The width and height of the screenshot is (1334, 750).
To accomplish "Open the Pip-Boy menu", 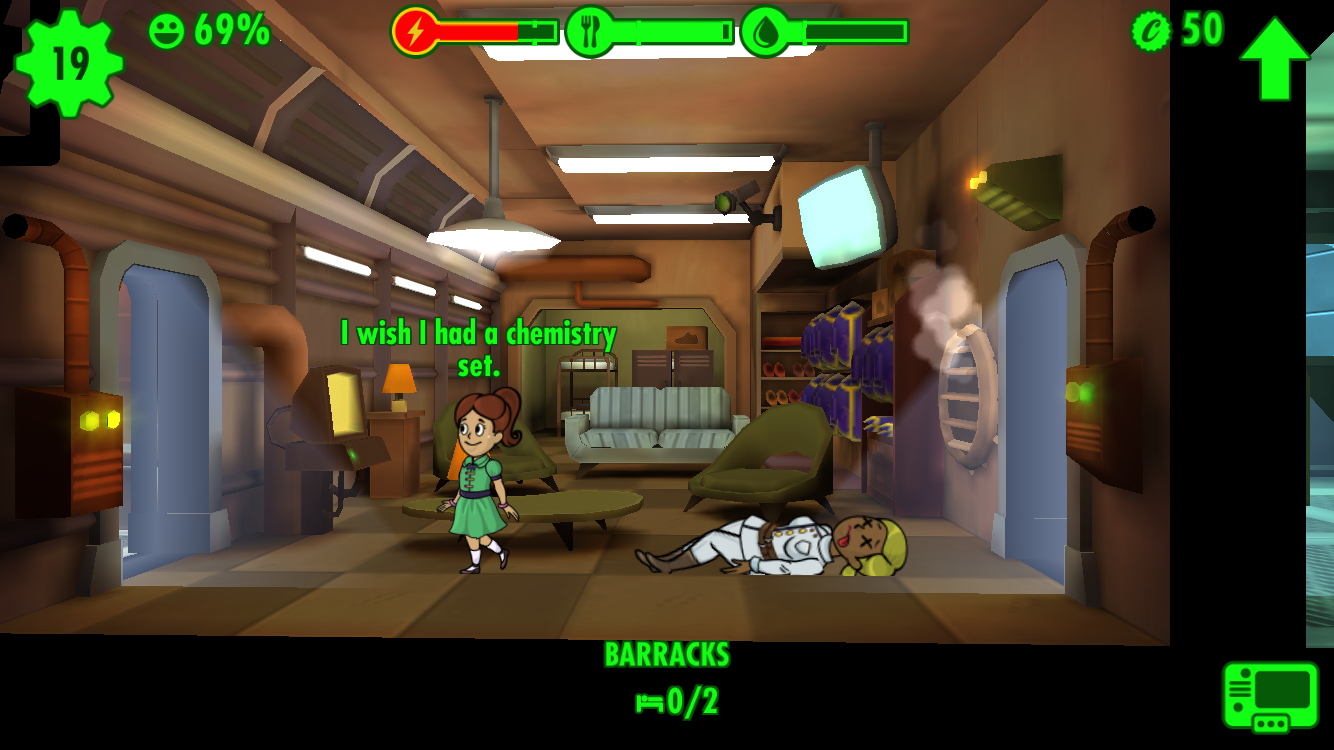I will tap(1270, 696).
